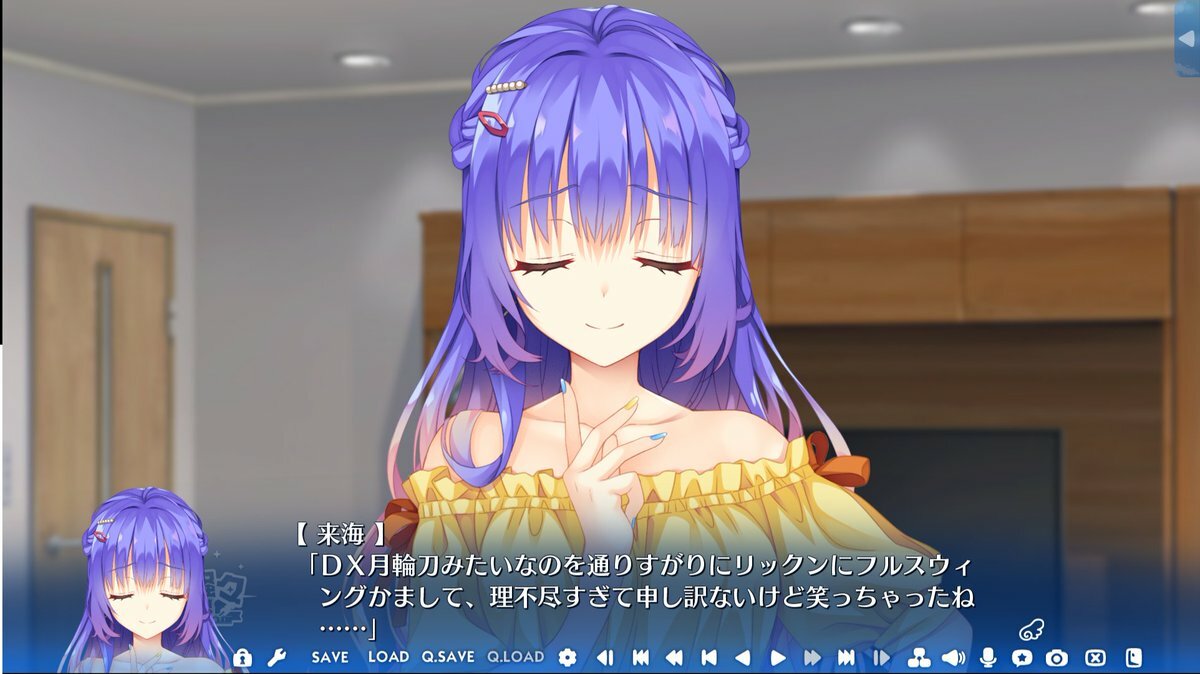Click the rewind double-left arrow icon
Image resolution: width=1200 pixels, height=674 pixels.
[674, 657]
